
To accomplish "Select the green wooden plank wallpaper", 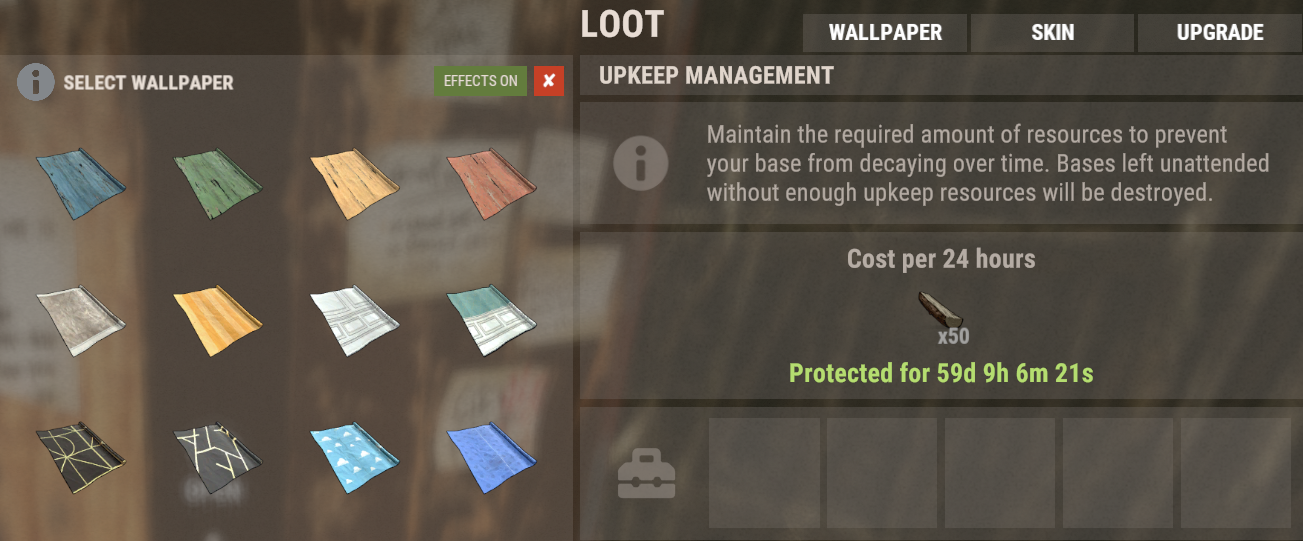I will (x=218, y=181).
